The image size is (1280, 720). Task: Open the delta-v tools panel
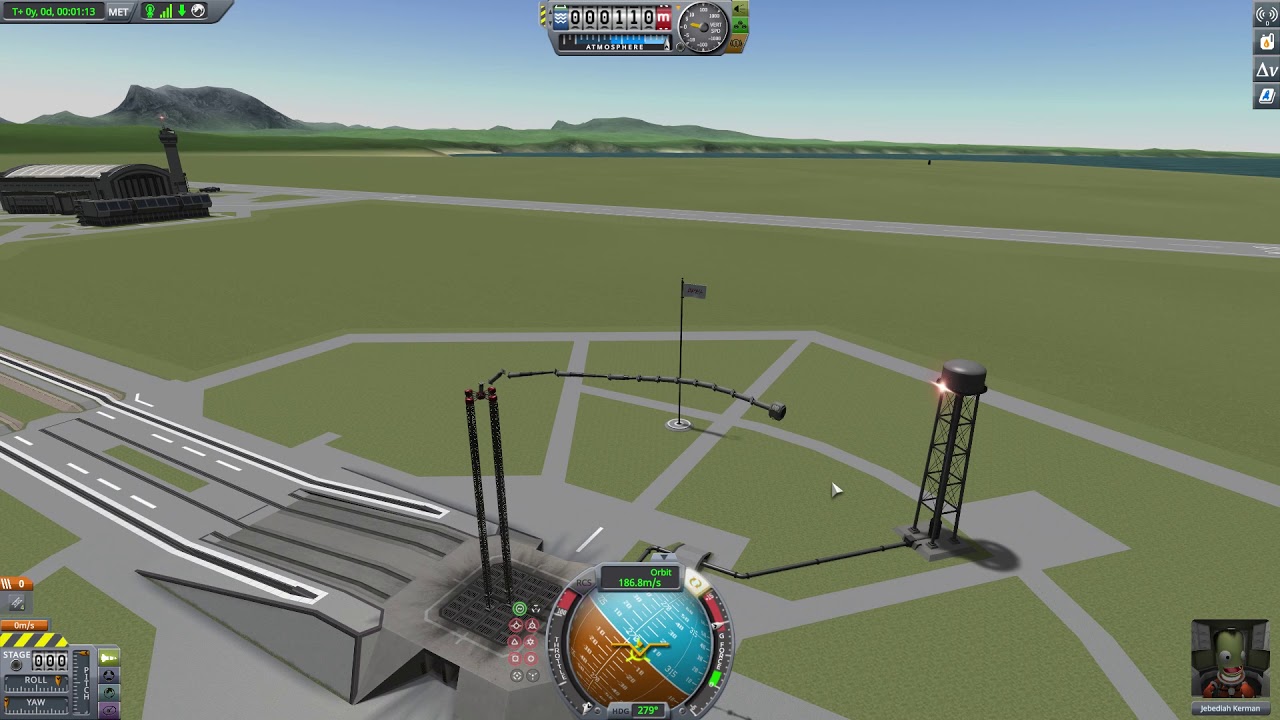click(x=1267, y=70)
